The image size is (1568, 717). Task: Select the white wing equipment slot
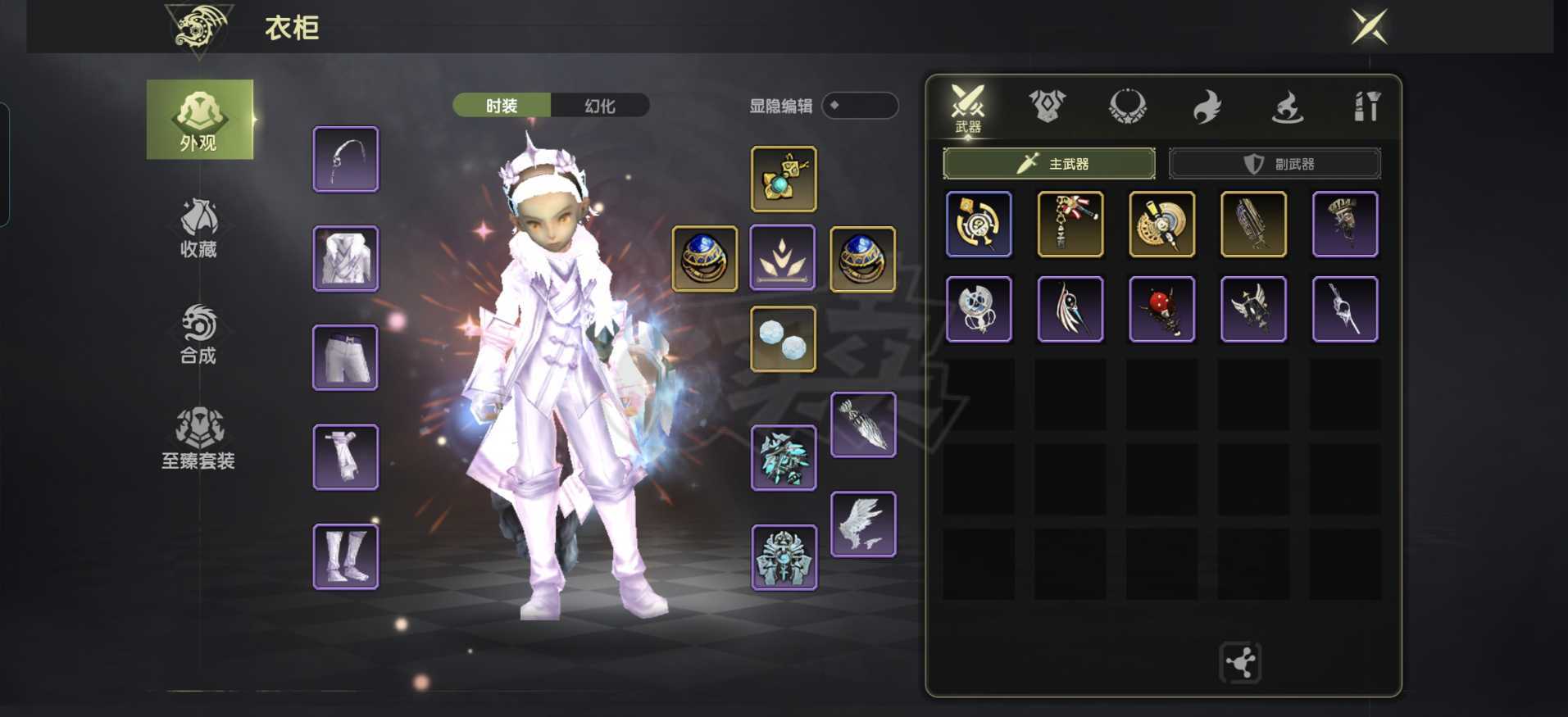click(863, 524)
